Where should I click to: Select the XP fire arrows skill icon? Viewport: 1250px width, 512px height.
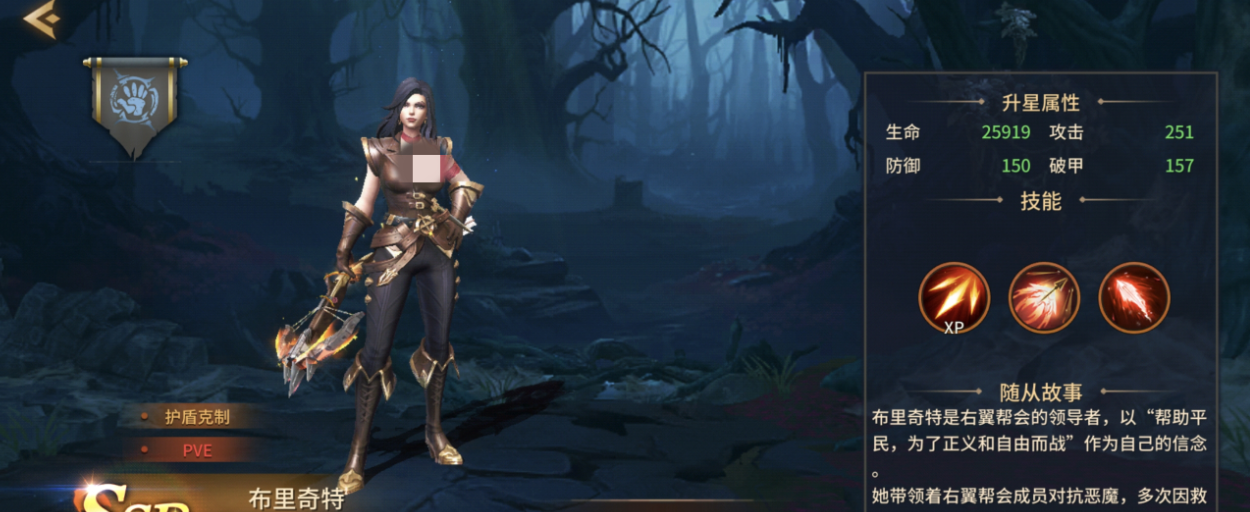954,297
